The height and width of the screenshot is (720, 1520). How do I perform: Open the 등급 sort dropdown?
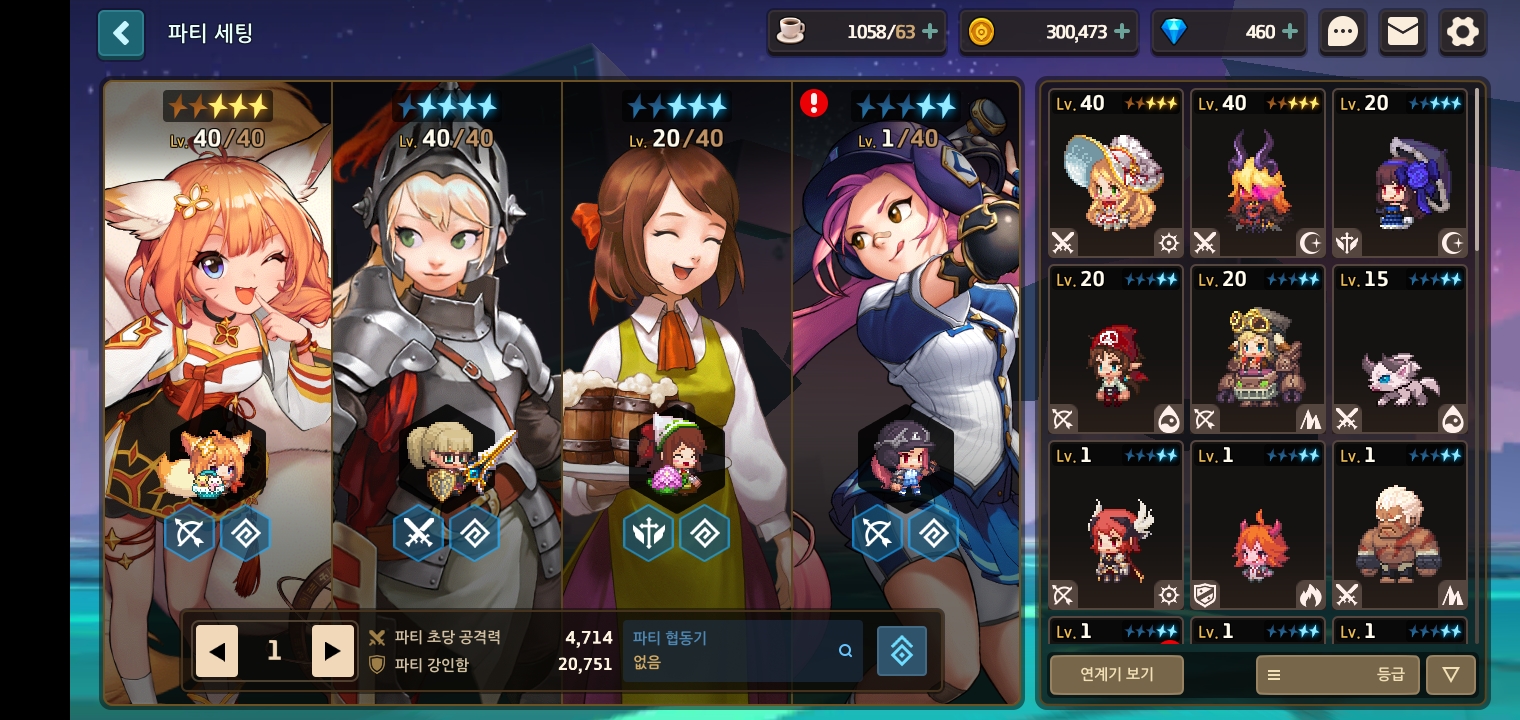(1336, 675)
